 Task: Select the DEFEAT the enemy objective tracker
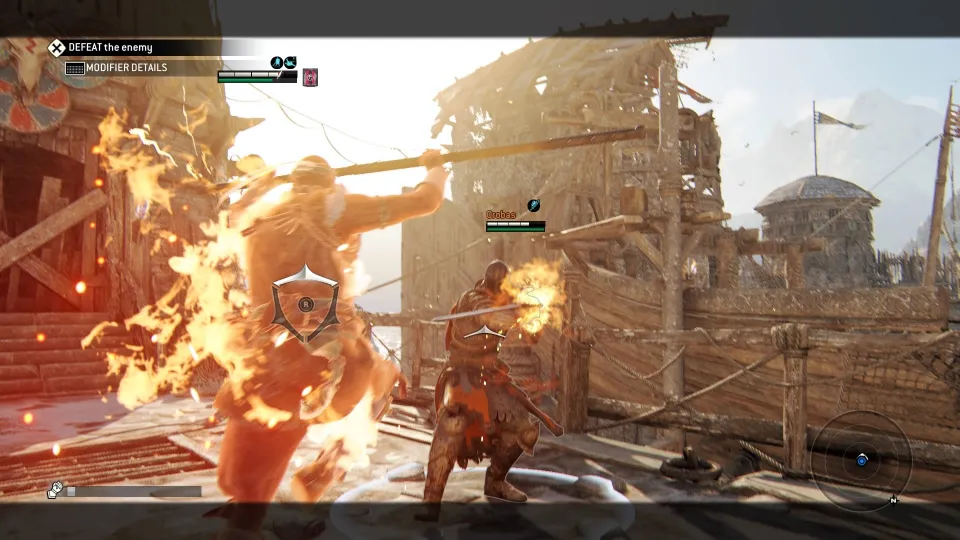click(110, 47)
